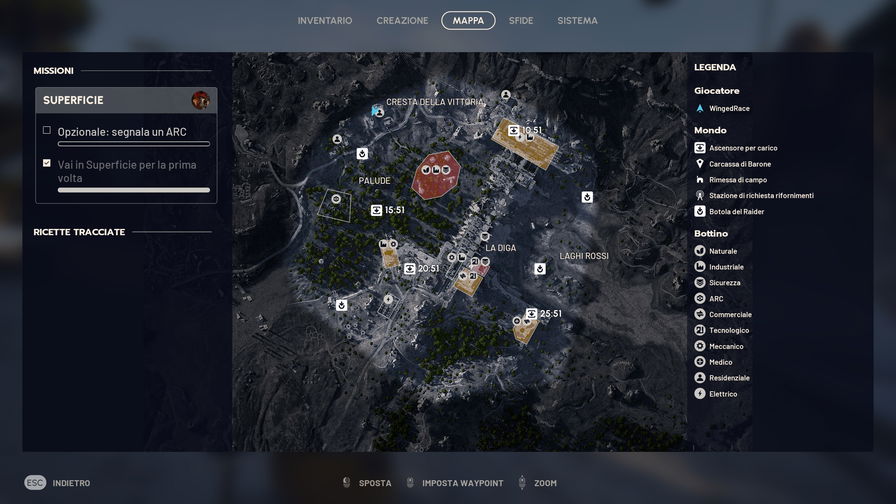Select the Mappa tab

pos(468,21)
